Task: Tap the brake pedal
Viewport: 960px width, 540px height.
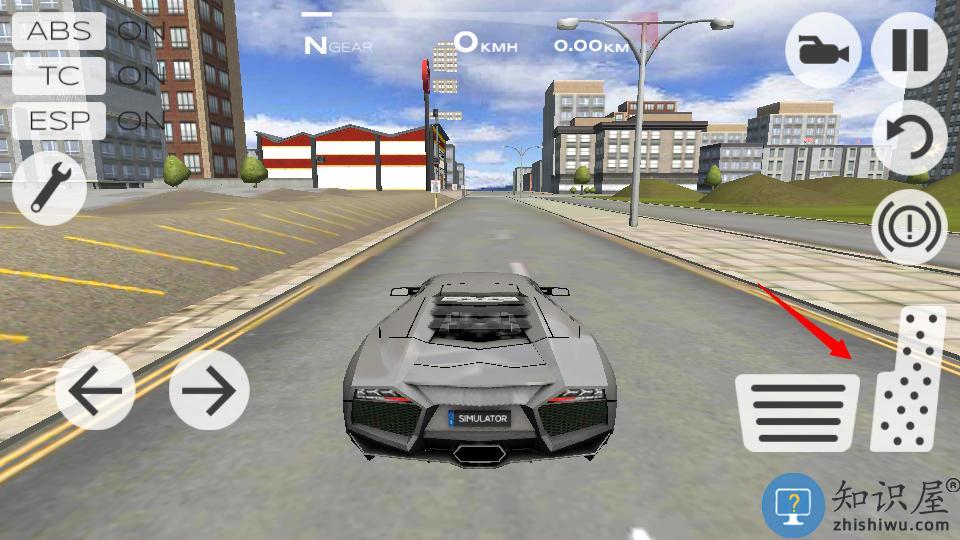Action: (797, 412)
